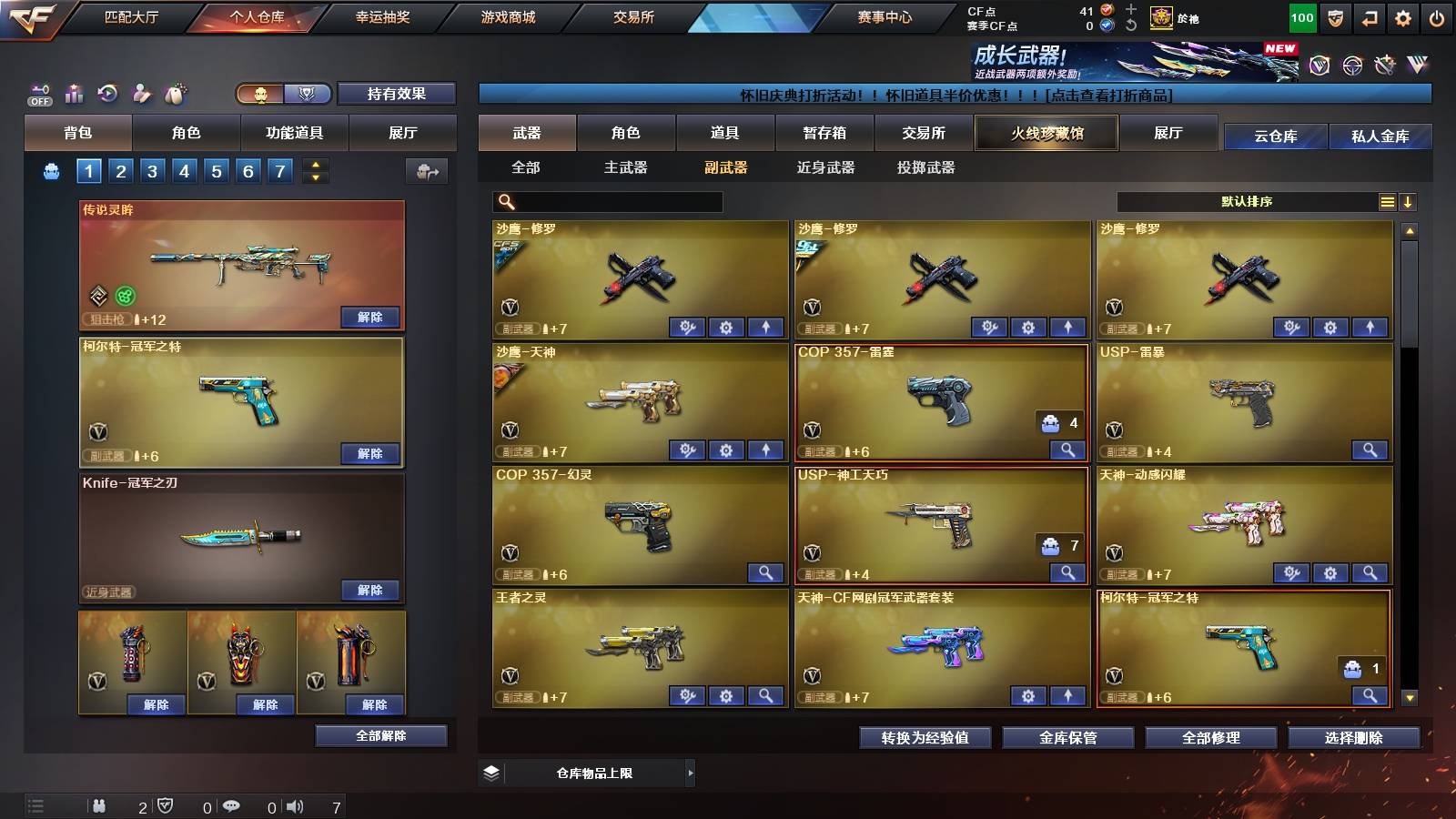Click the settings gear icon in the top right
This screenshot has width=1456, height=819.
[x=1404, y=17]
